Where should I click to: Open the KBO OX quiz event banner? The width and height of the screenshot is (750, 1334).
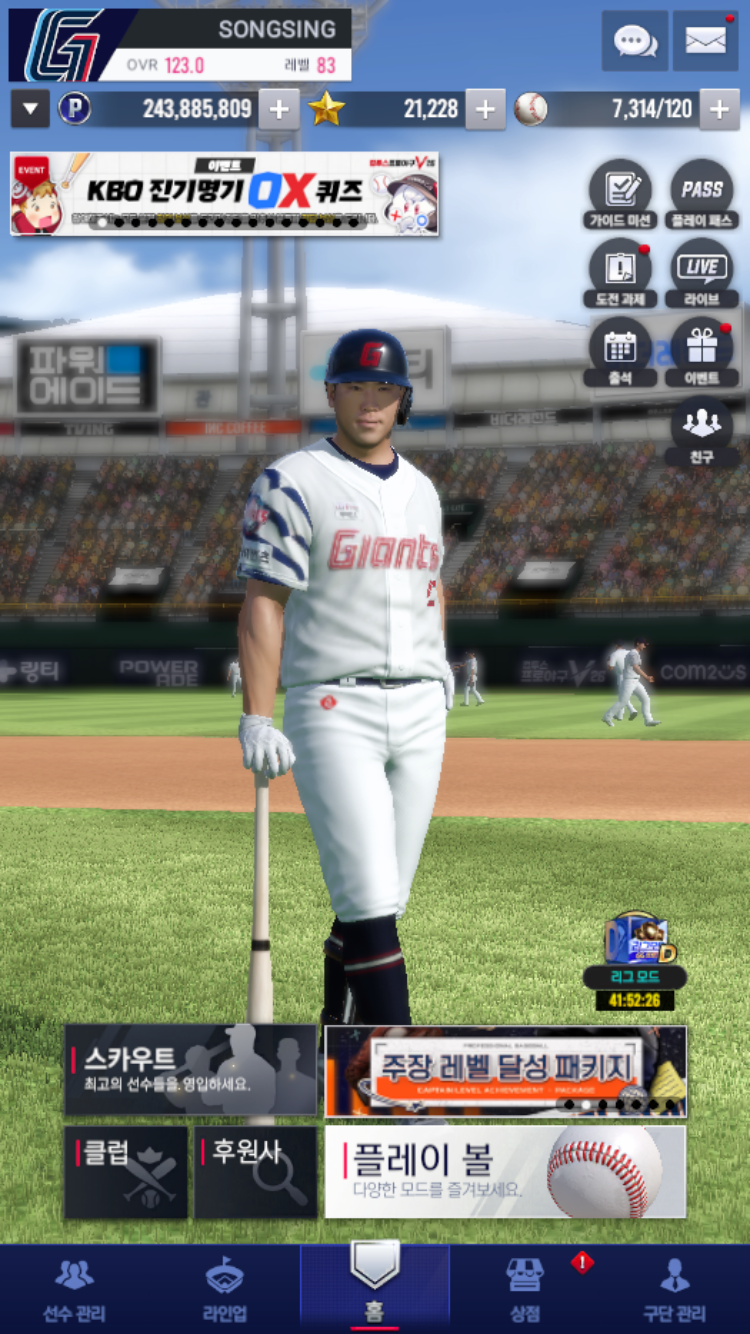point(224,193)
